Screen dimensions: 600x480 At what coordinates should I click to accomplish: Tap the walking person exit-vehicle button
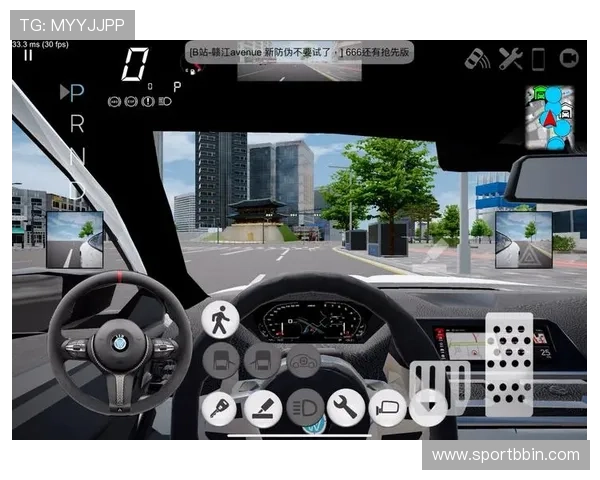pyautogui.click(x=220, y=320)
